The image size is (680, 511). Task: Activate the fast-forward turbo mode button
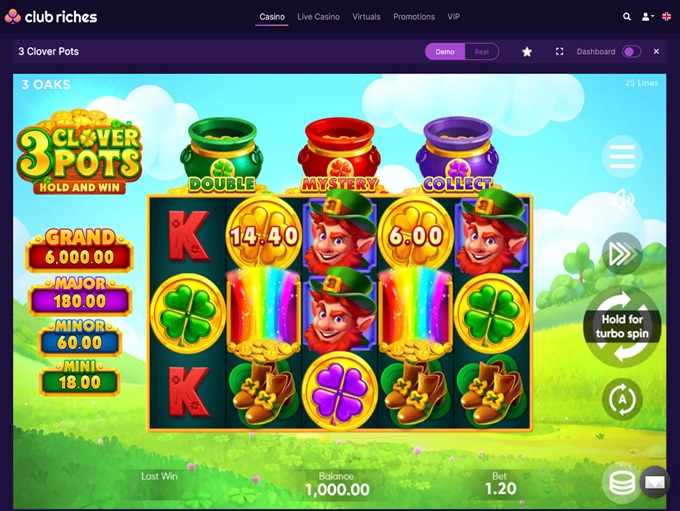pos(622,253)
